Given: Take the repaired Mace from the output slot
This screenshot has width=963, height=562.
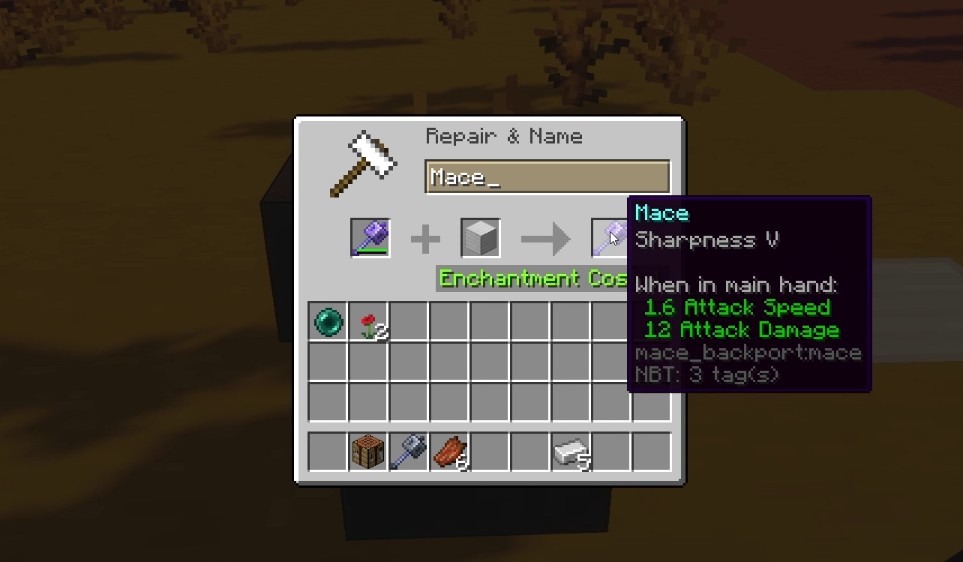Looking at the screenshot, I should [x=609, y=239].
